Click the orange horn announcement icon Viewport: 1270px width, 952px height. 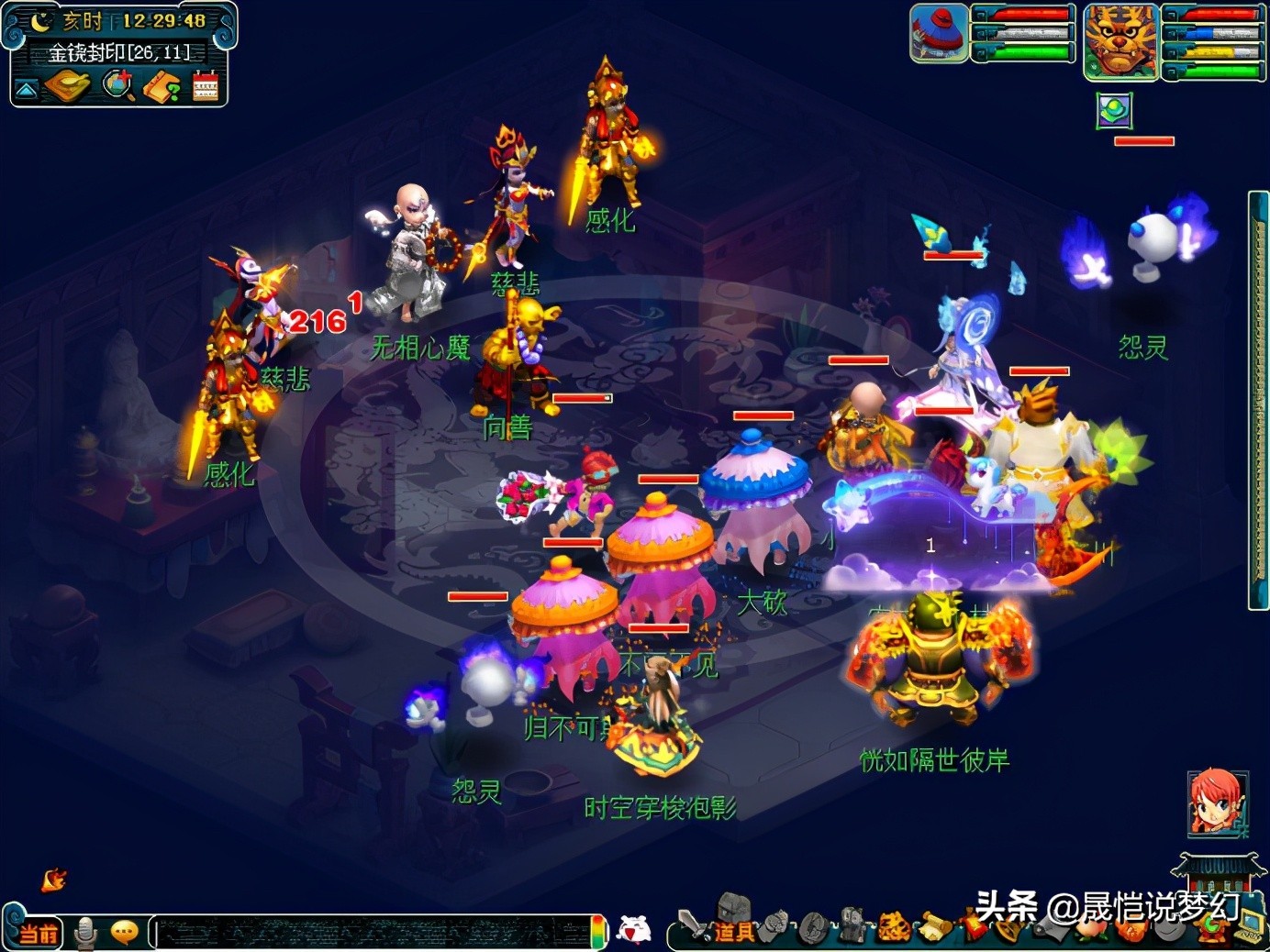(54, 880)
